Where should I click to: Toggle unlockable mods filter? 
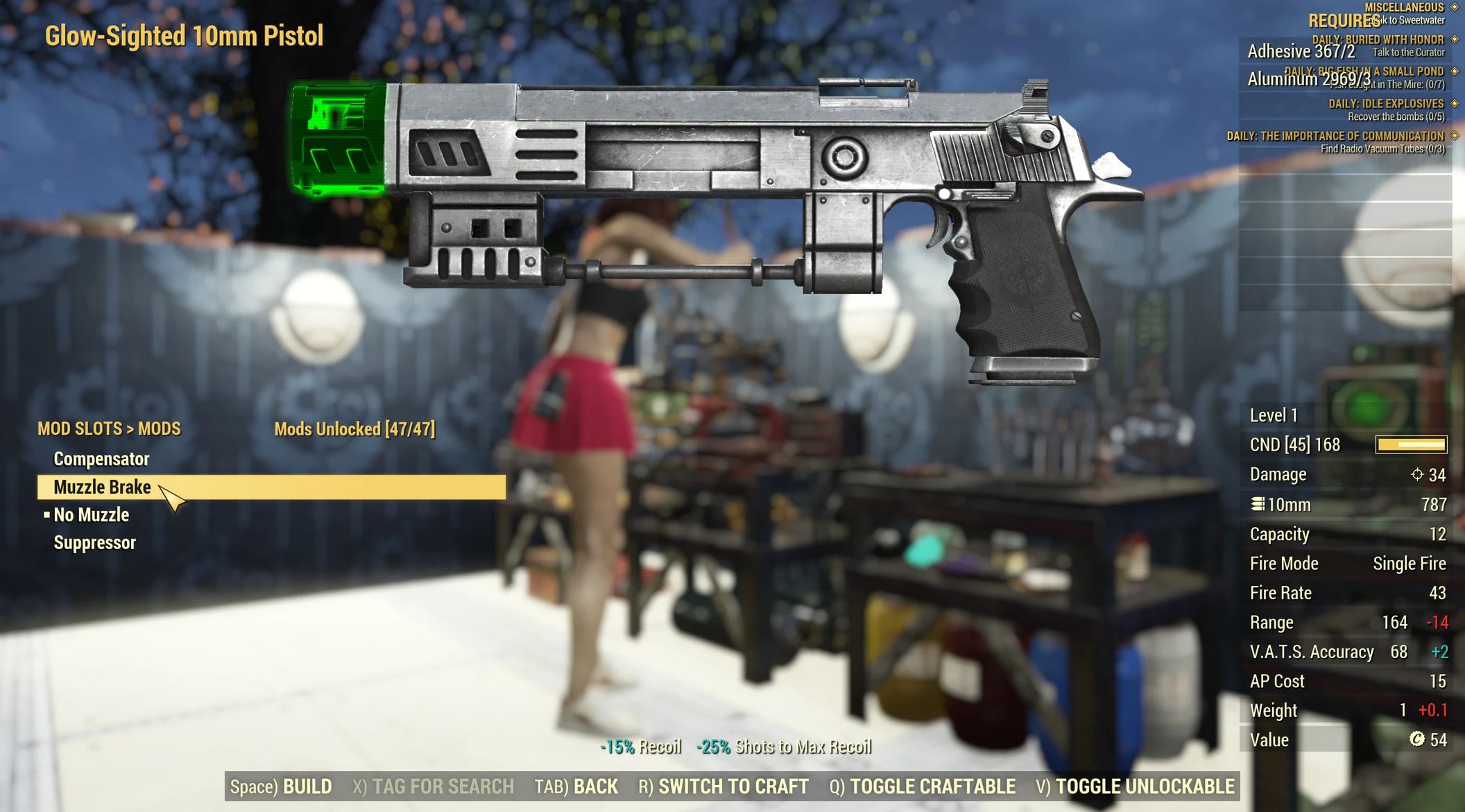coord(1135,786)
